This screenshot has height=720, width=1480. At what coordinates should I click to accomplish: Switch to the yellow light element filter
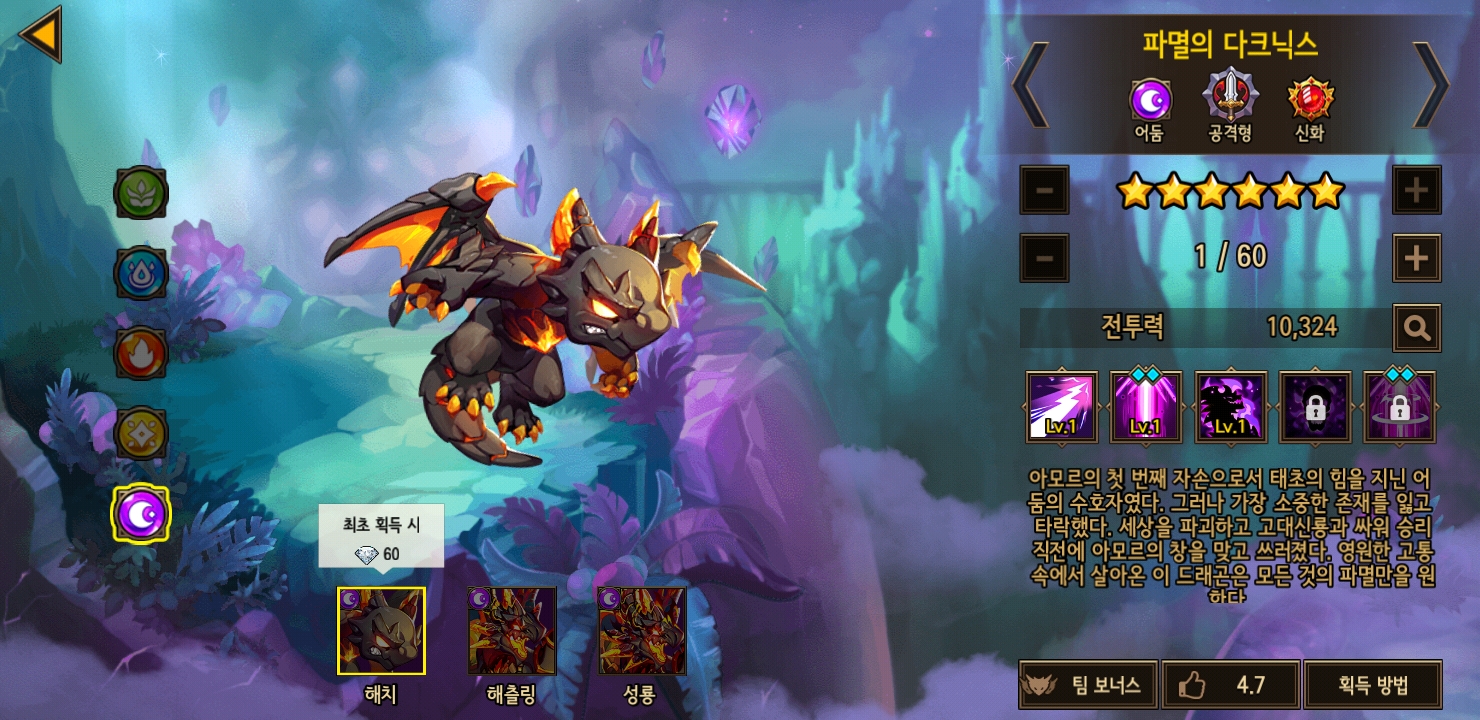[x=141, y=433]
